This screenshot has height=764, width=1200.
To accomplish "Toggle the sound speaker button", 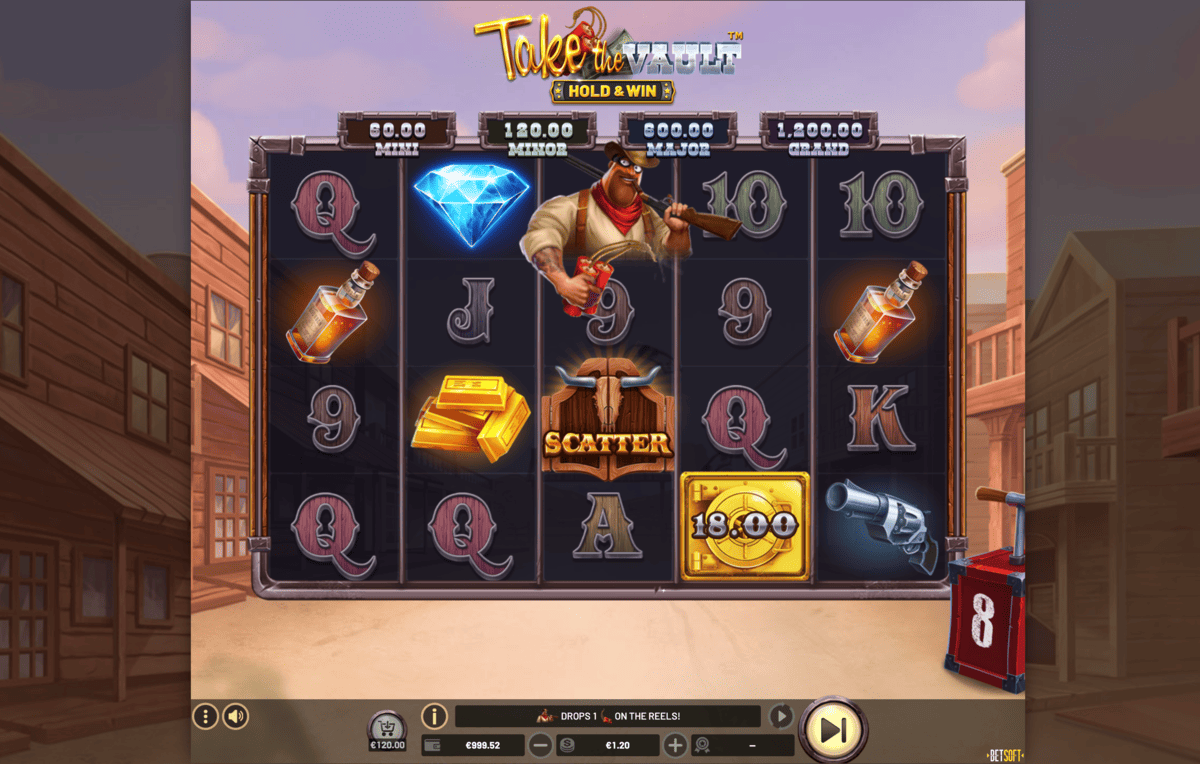I will pos(236,716).
